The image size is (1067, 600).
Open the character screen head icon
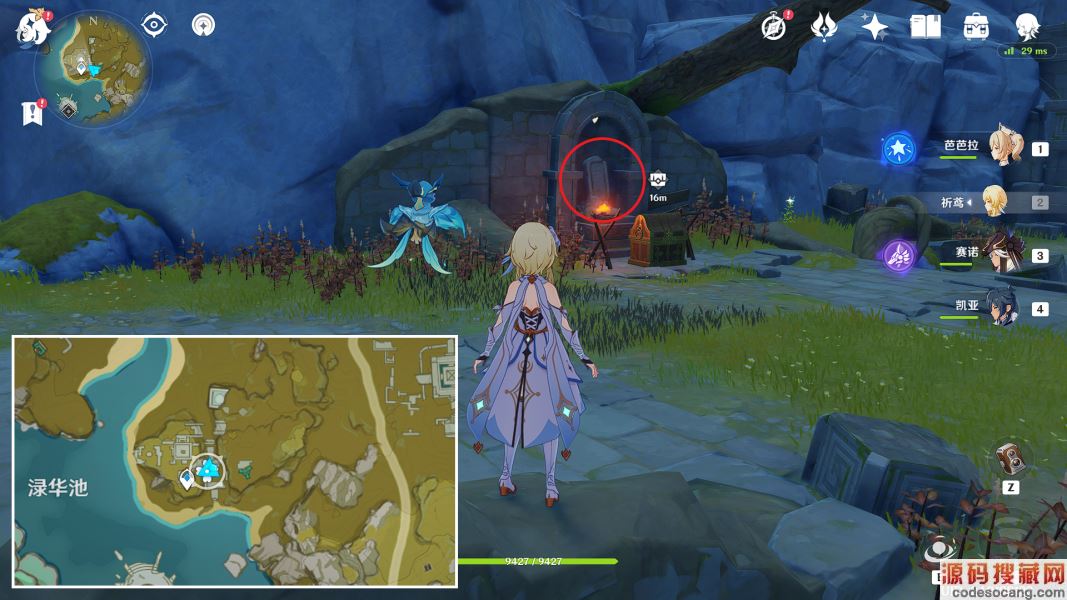coord(1027,26)
